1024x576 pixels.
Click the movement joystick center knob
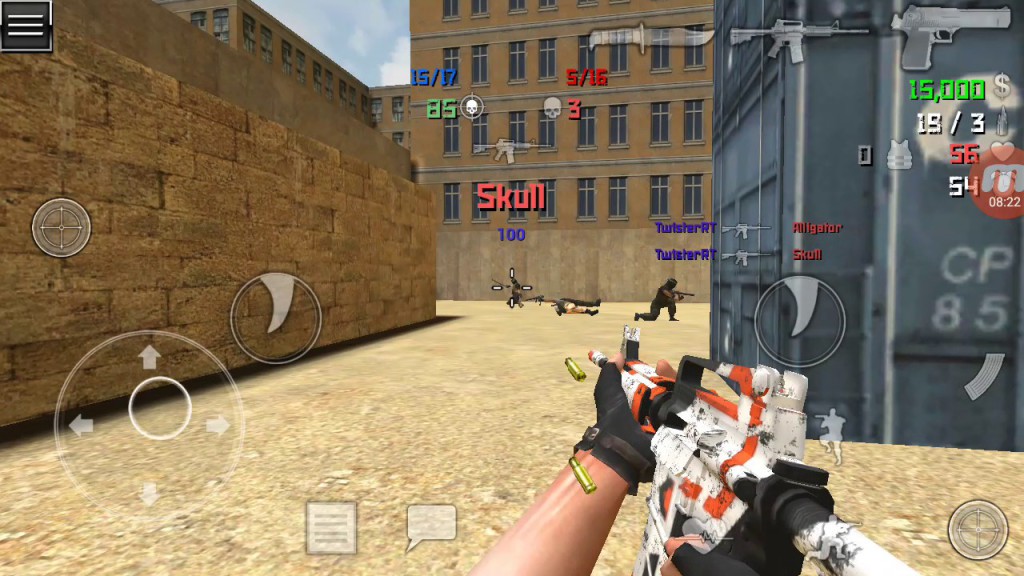point(160,408)
